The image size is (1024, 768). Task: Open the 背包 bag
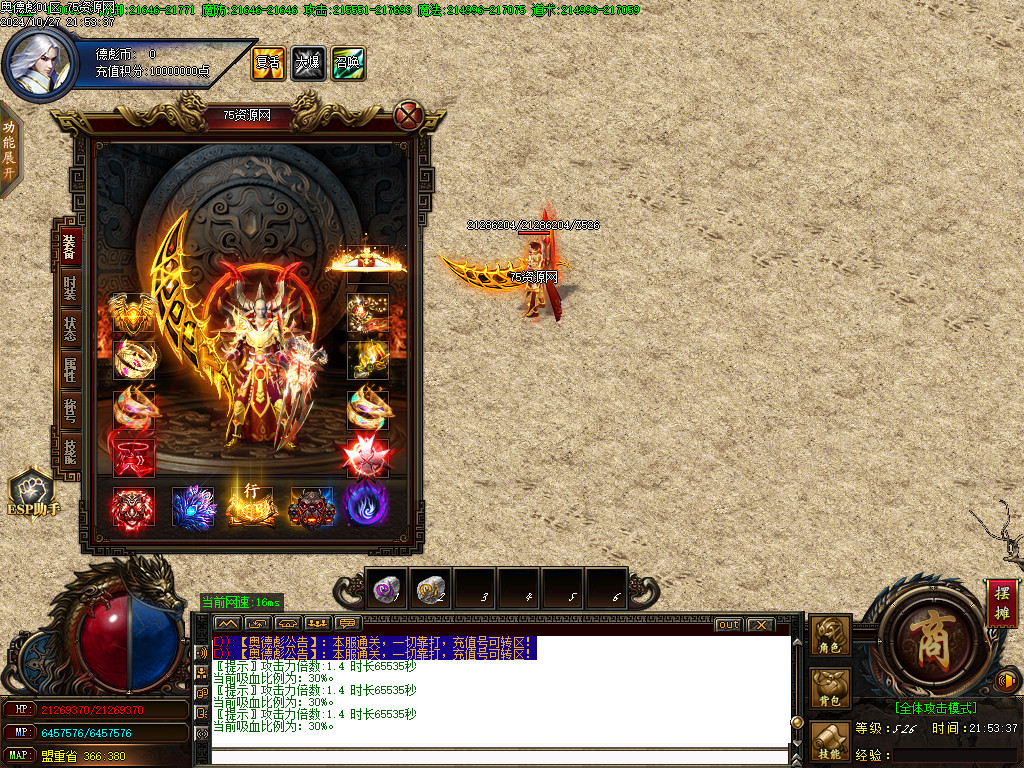tap(830, 689)
